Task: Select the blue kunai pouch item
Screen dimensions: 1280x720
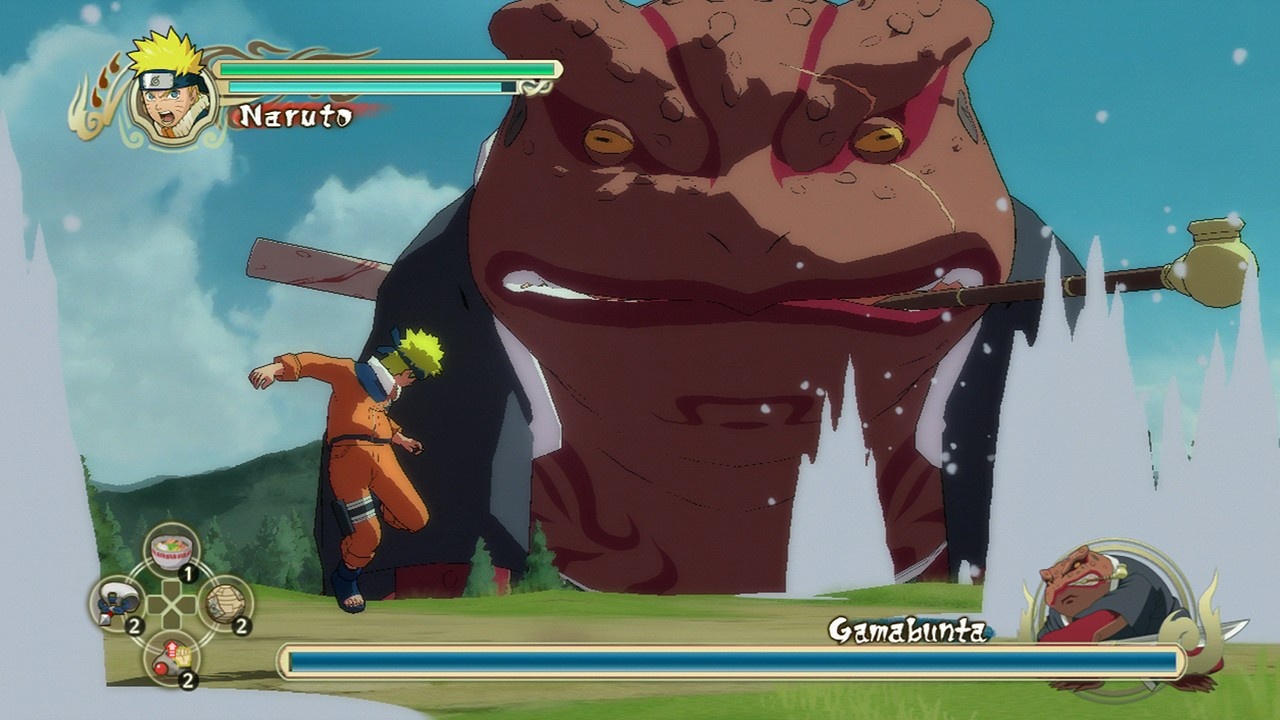Action: click(x=115, y=604)
